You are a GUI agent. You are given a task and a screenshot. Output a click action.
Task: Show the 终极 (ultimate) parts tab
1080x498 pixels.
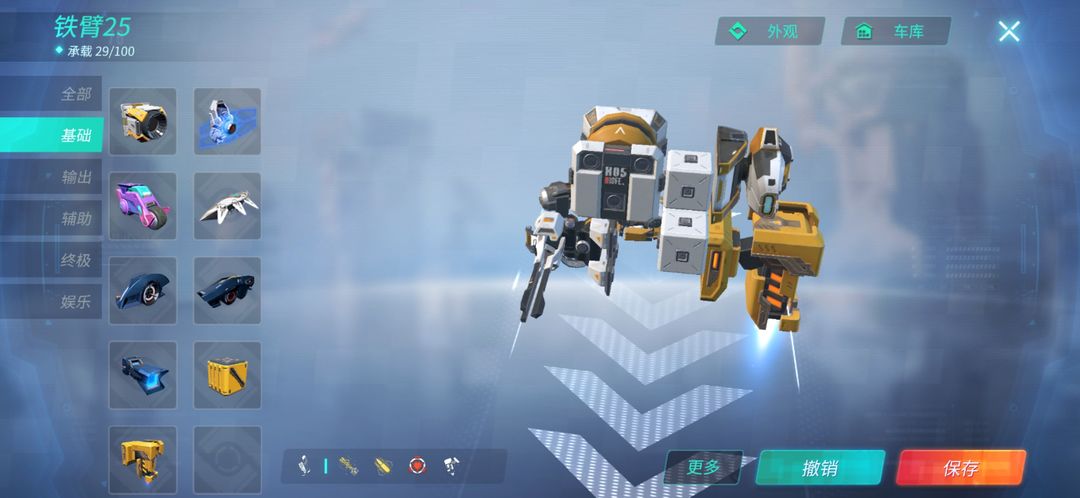click(x=75, y=260)
